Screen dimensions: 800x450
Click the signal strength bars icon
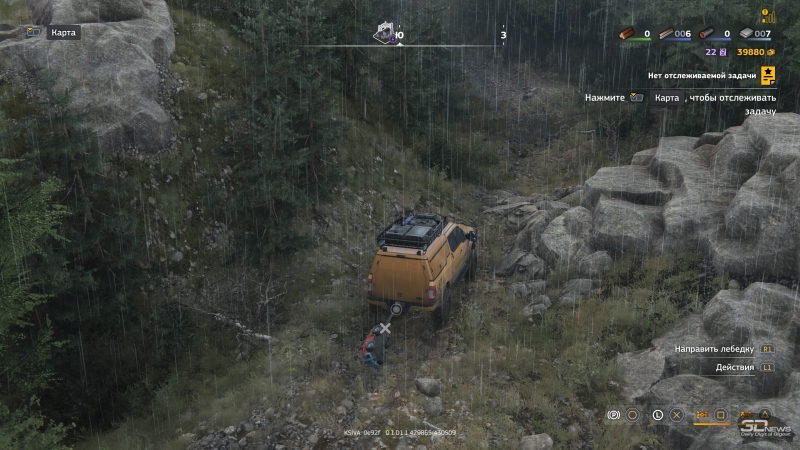tap(767, 15)
